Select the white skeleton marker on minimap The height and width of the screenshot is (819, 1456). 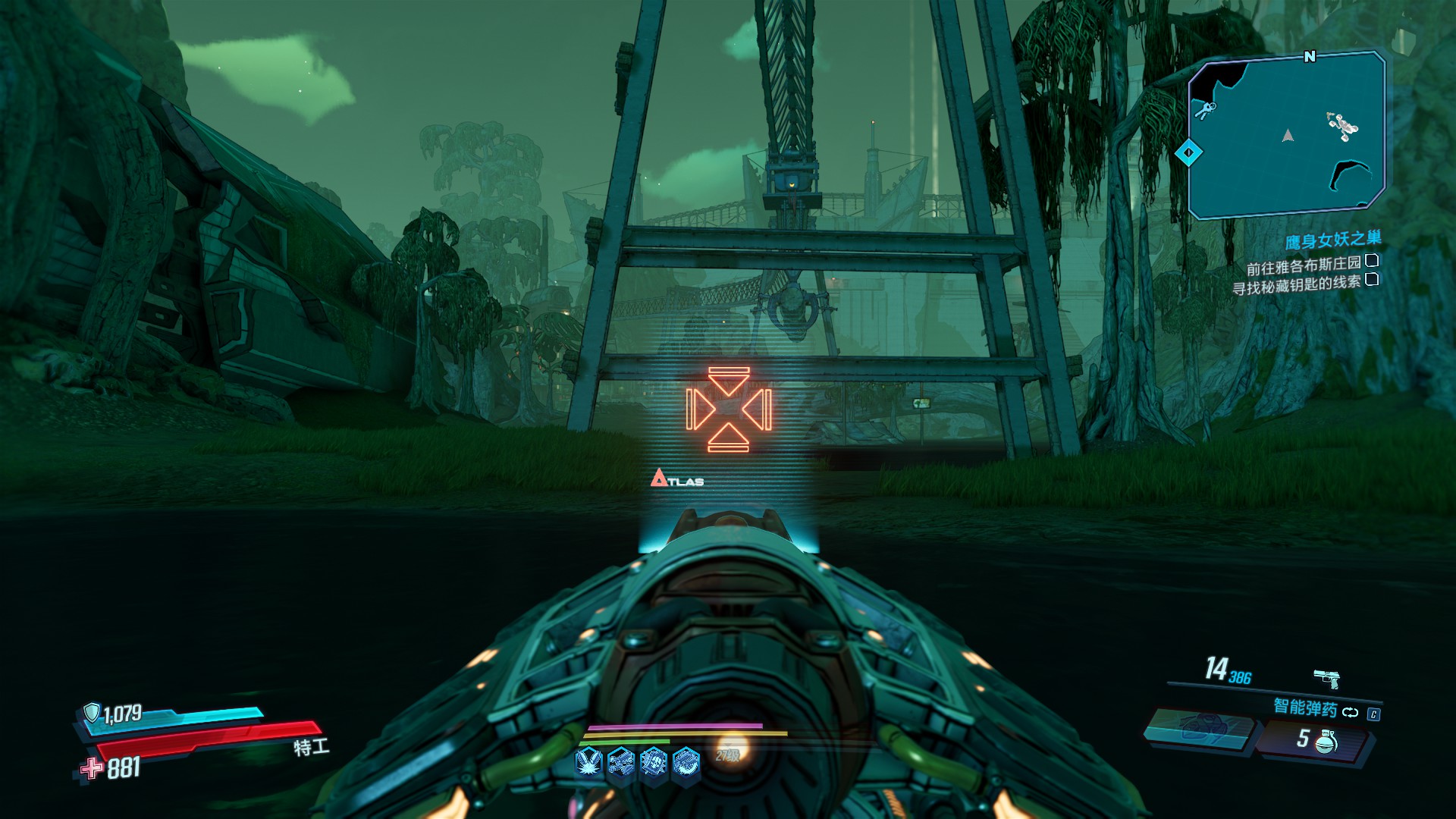coord(1341,126)
